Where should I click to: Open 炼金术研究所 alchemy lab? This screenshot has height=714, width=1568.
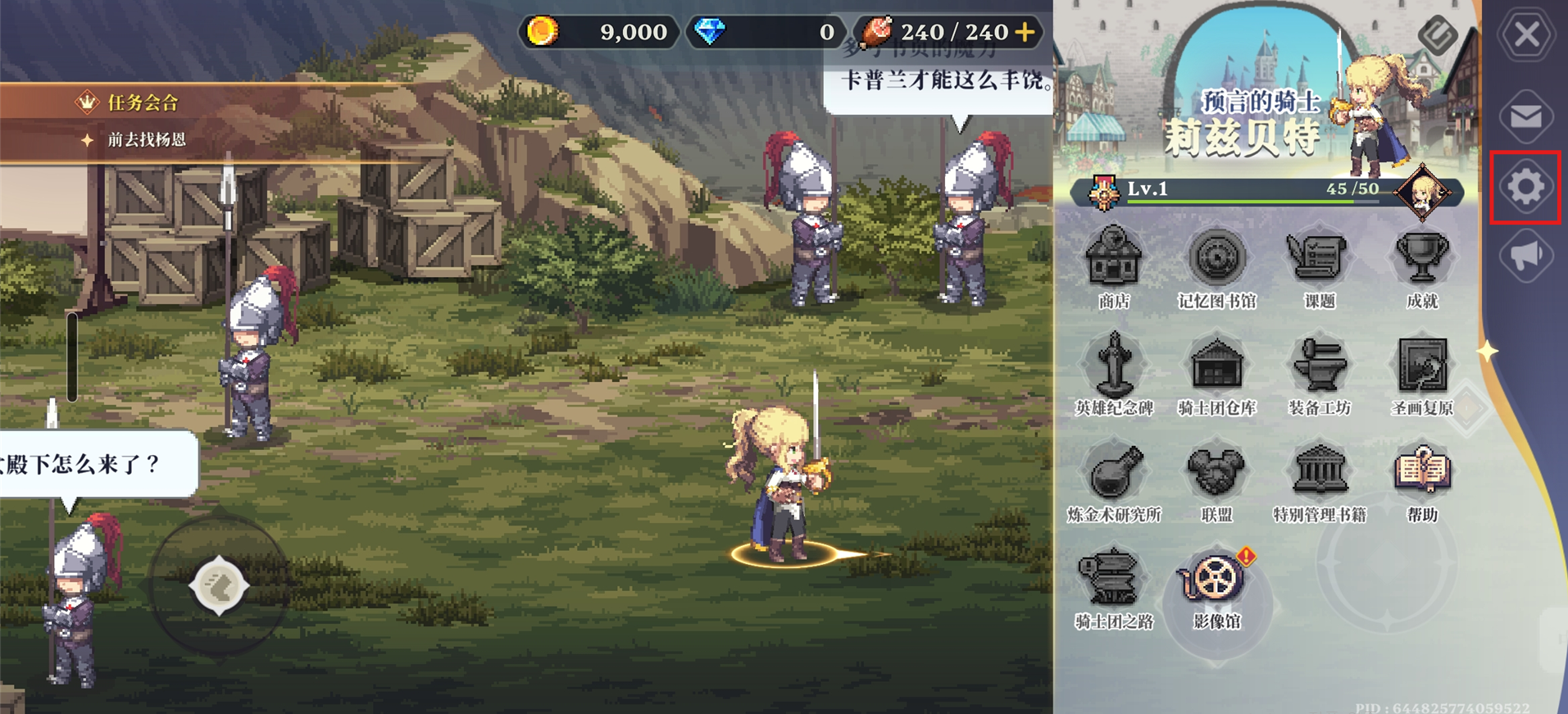coord(1113,474)
